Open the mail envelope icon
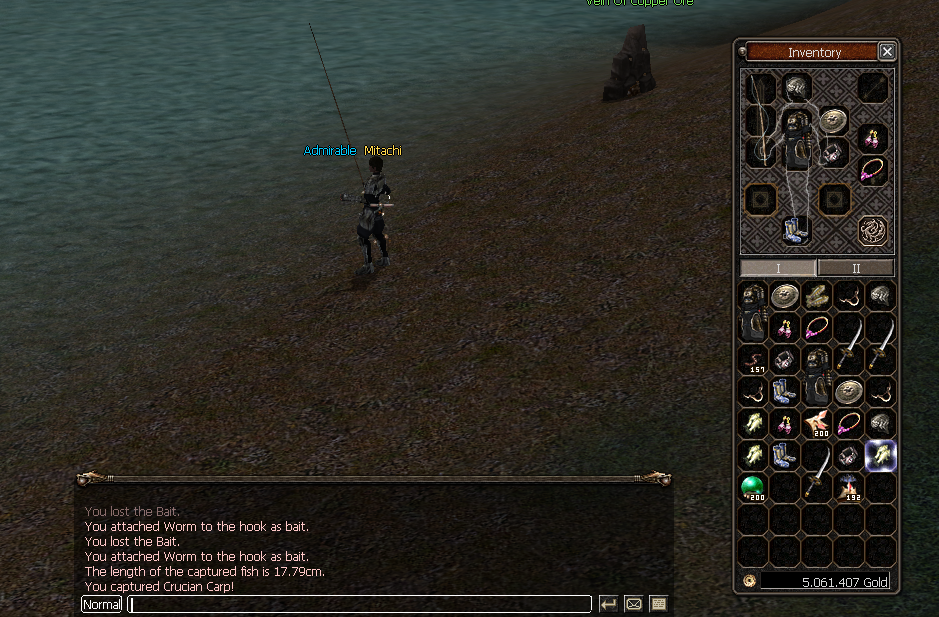 (633, 604)
